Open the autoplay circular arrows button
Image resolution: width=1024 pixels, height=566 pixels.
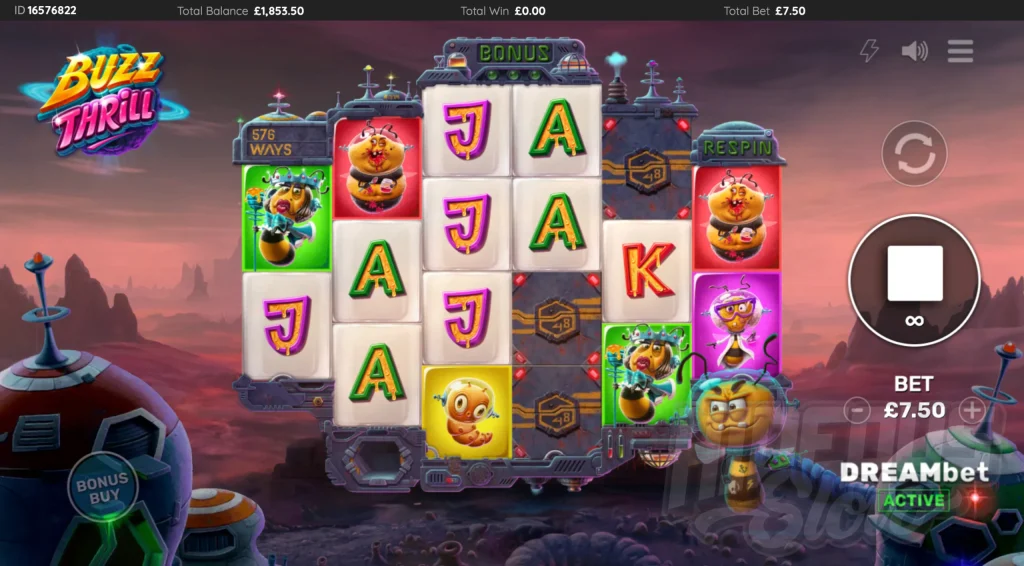tap(914, 154)
